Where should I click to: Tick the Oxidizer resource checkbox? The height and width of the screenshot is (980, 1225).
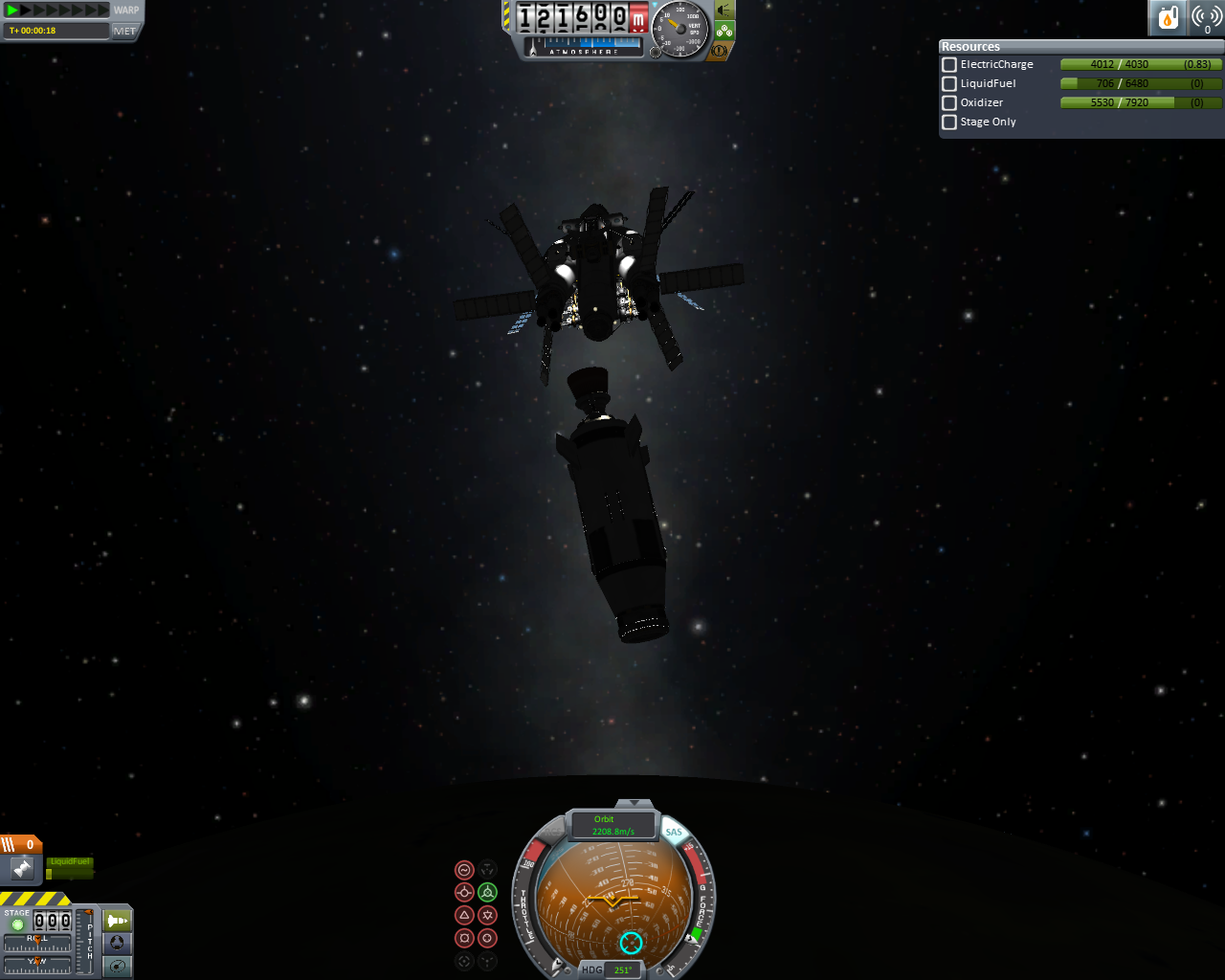949,103
